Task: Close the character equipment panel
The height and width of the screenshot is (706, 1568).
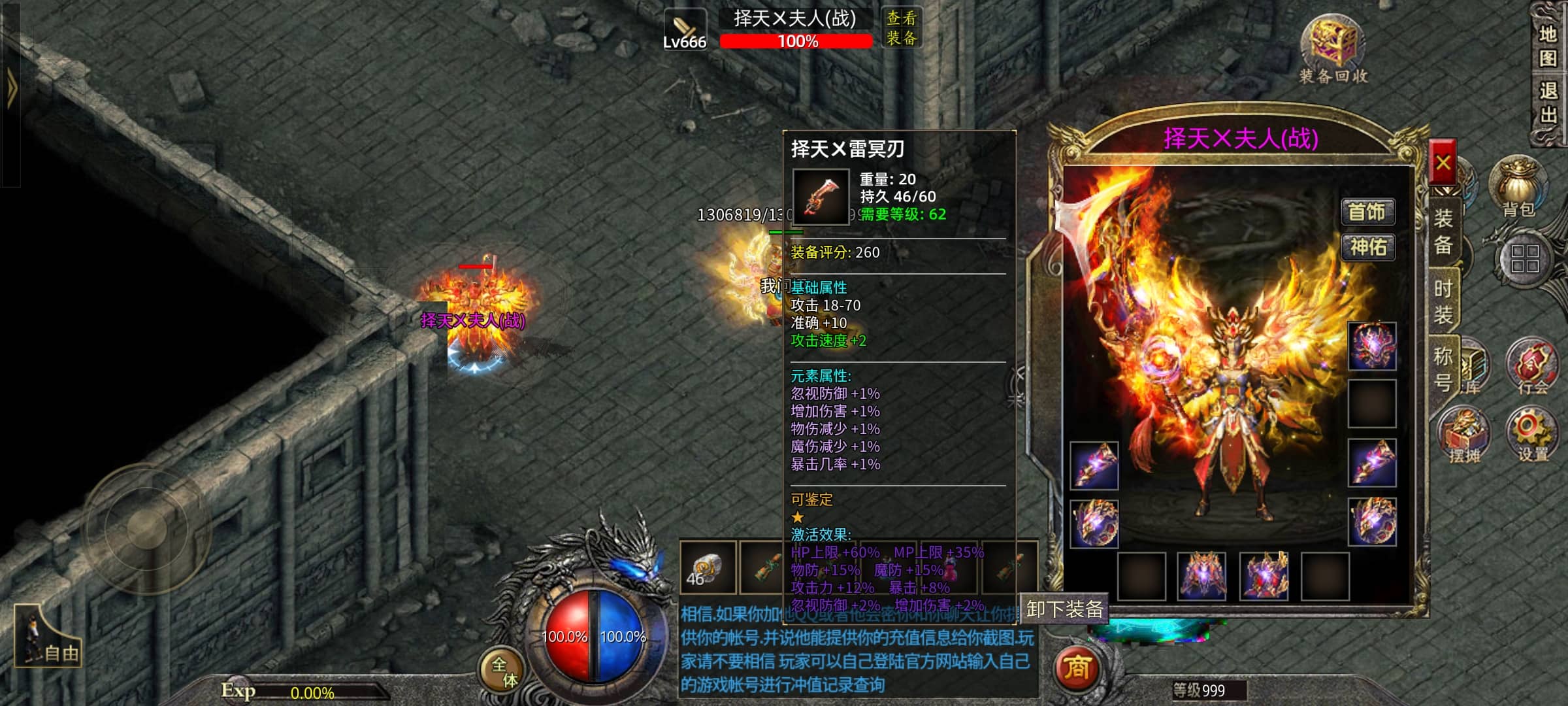Action: [1443, 163]
